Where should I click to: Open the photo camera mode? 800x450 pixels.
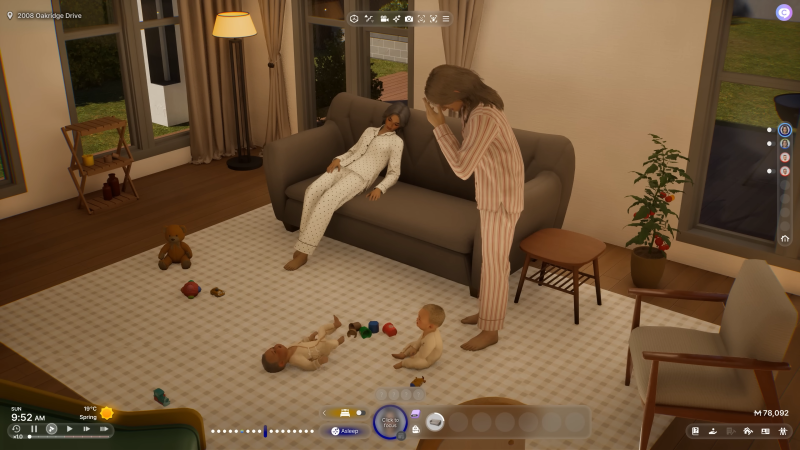click(408, 19)
